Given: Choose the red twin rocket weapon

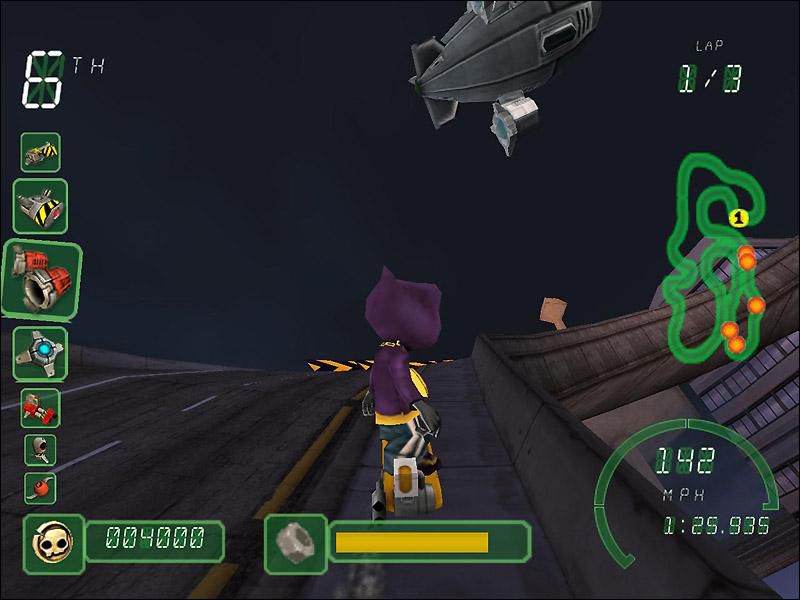Looking at the screenshot, I should click(x=40, y=408).
